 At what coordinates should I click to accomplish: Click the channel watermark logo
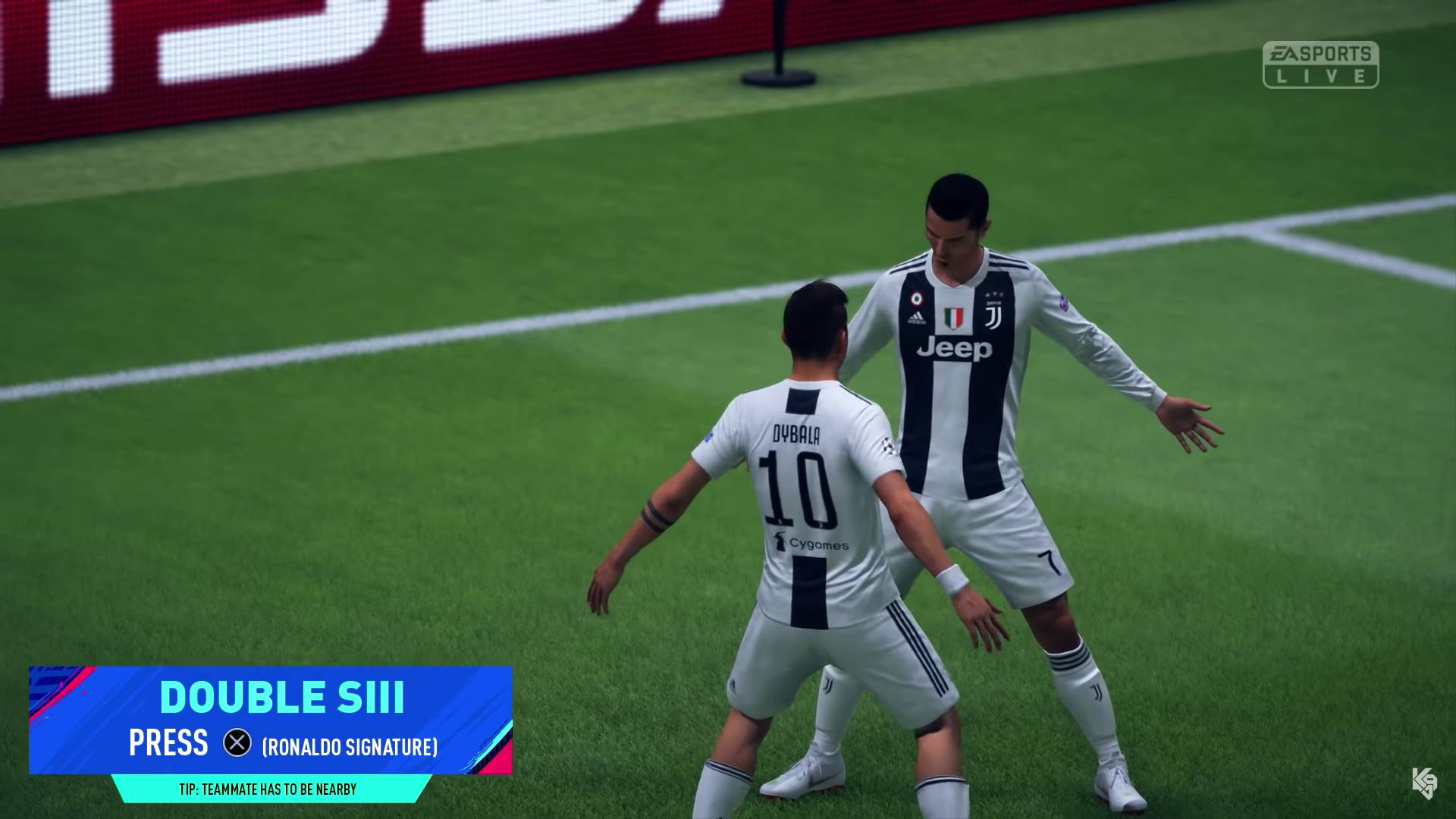[x=1424, y=783]
